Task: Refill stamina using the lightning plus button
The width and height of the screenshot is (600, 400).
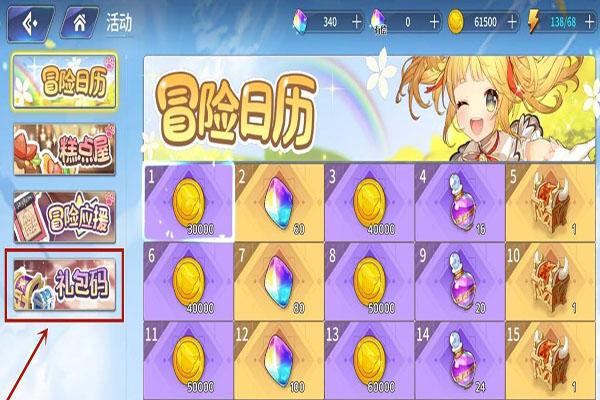Action: tap(591, 19)
